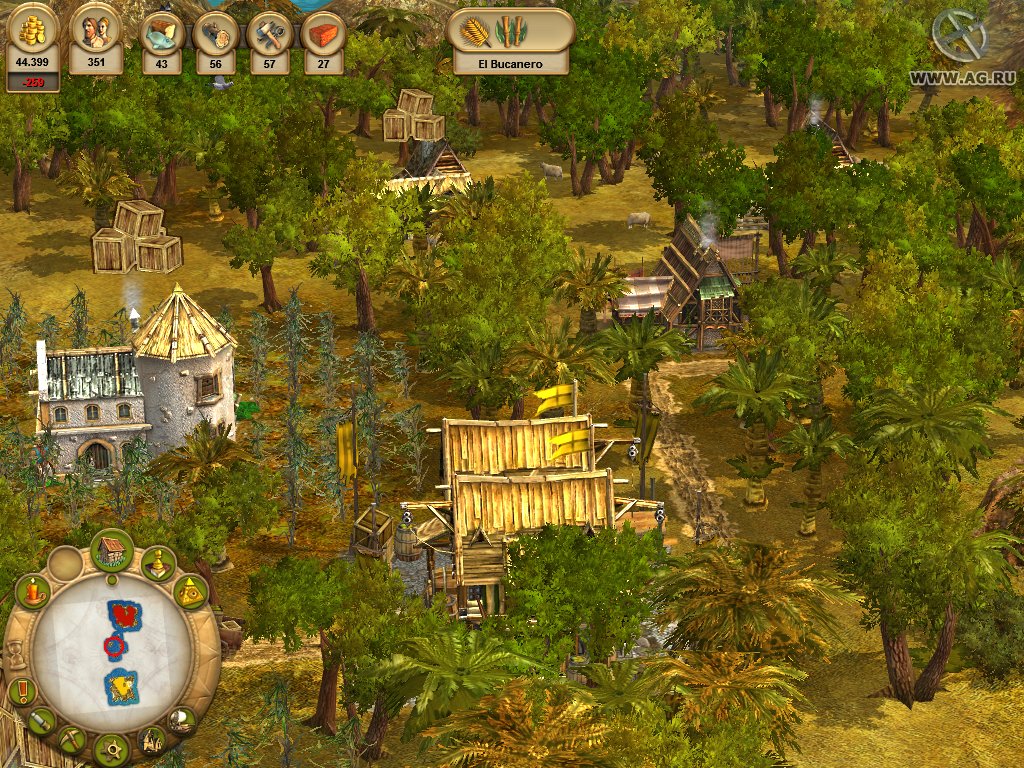This screenshot has width=1024, height=768.
Task: Click the crossed-tools emblem in the corner
Action: click(959, 35)
